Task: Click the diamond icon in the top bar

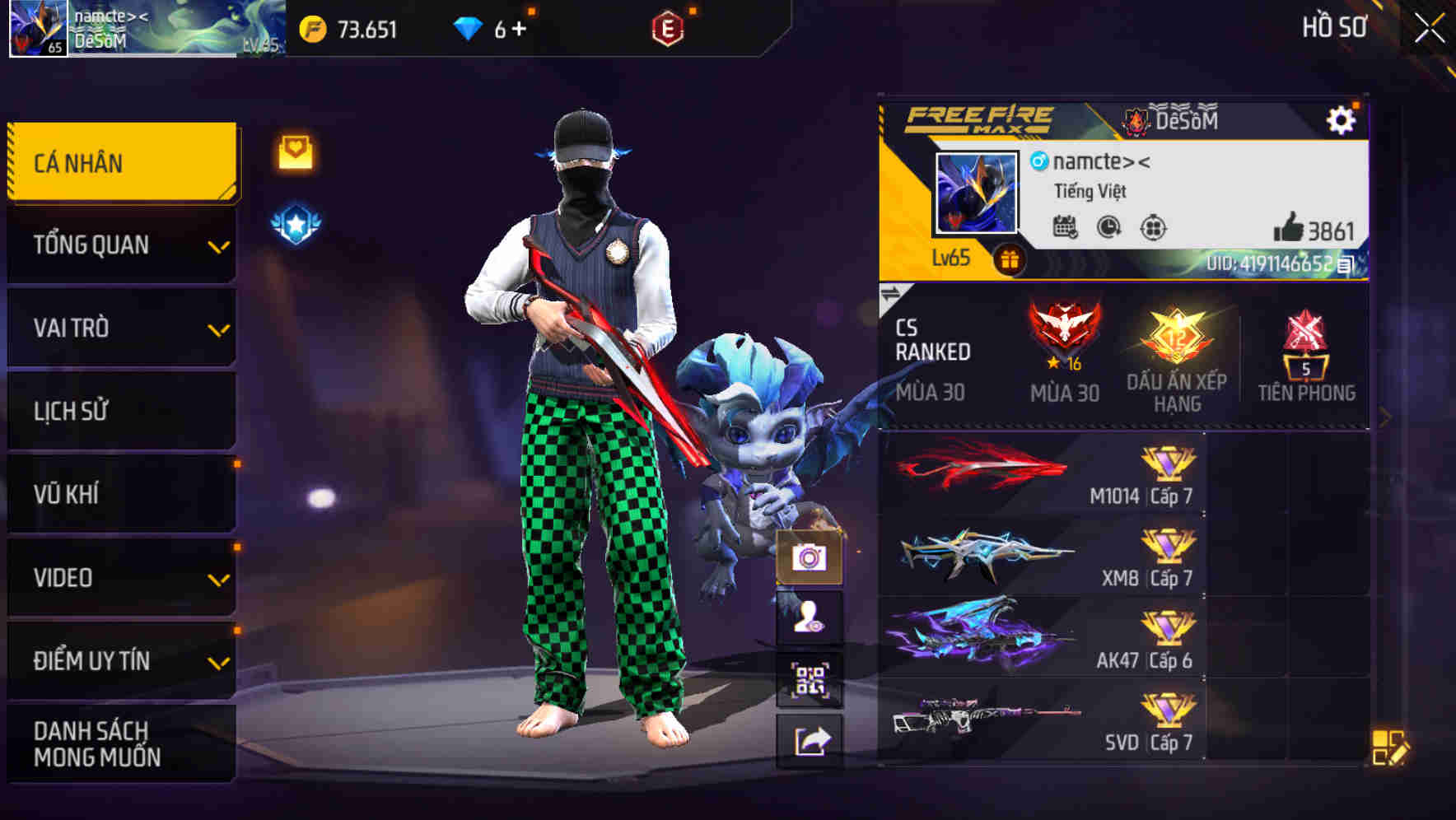Action: coord(468,27)
